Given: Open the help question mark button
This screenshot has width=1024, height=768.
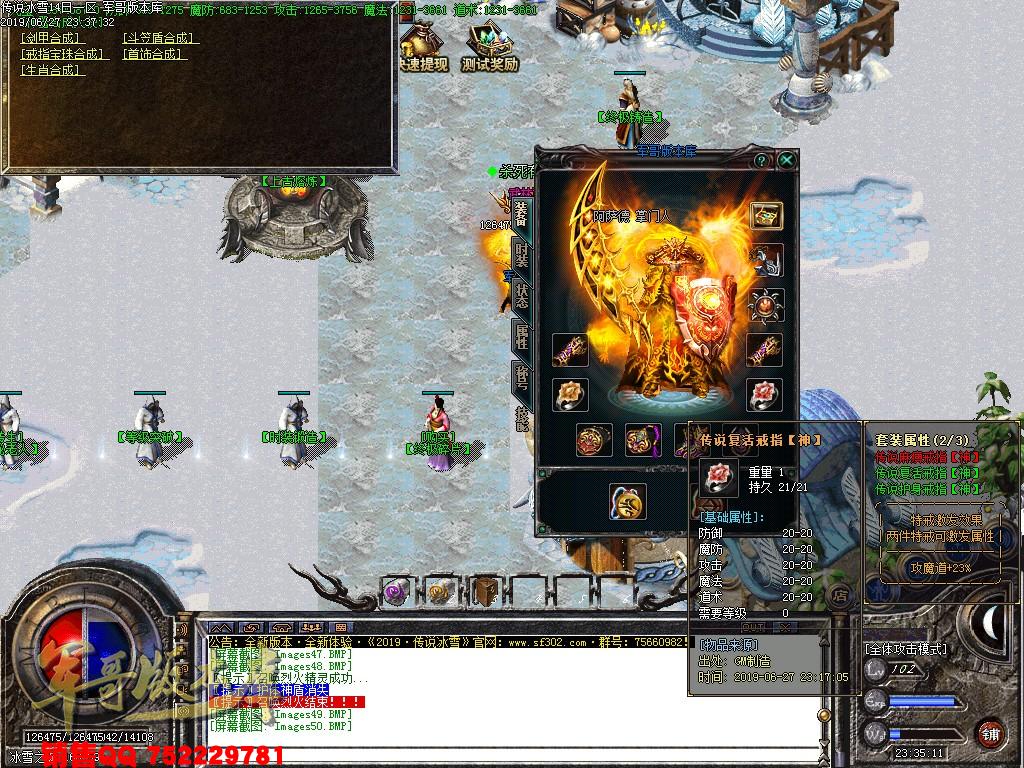Looking at the screenshot, I should 762,160.
